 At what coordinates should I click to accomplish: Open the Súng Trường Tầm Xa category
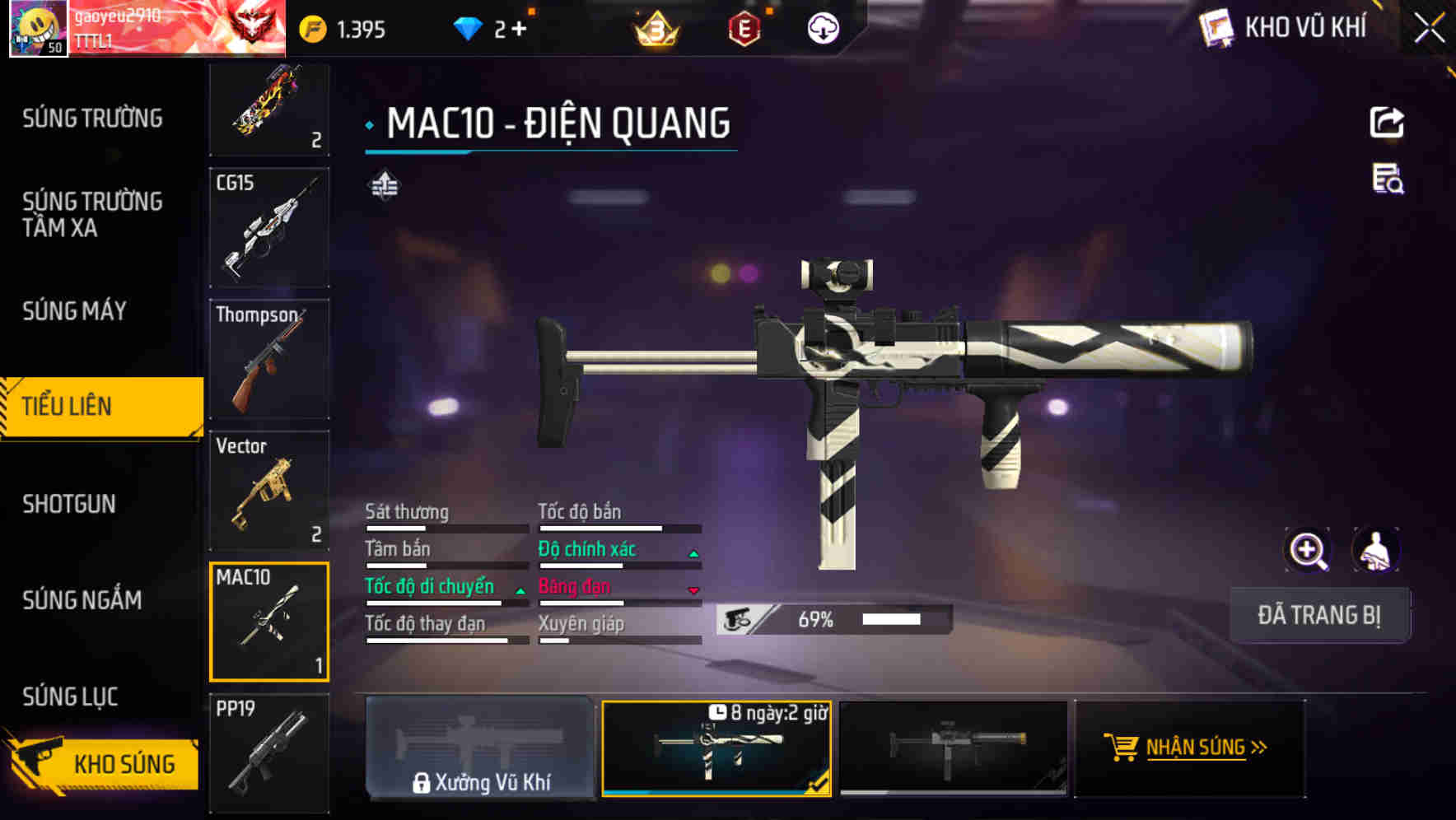92,214
